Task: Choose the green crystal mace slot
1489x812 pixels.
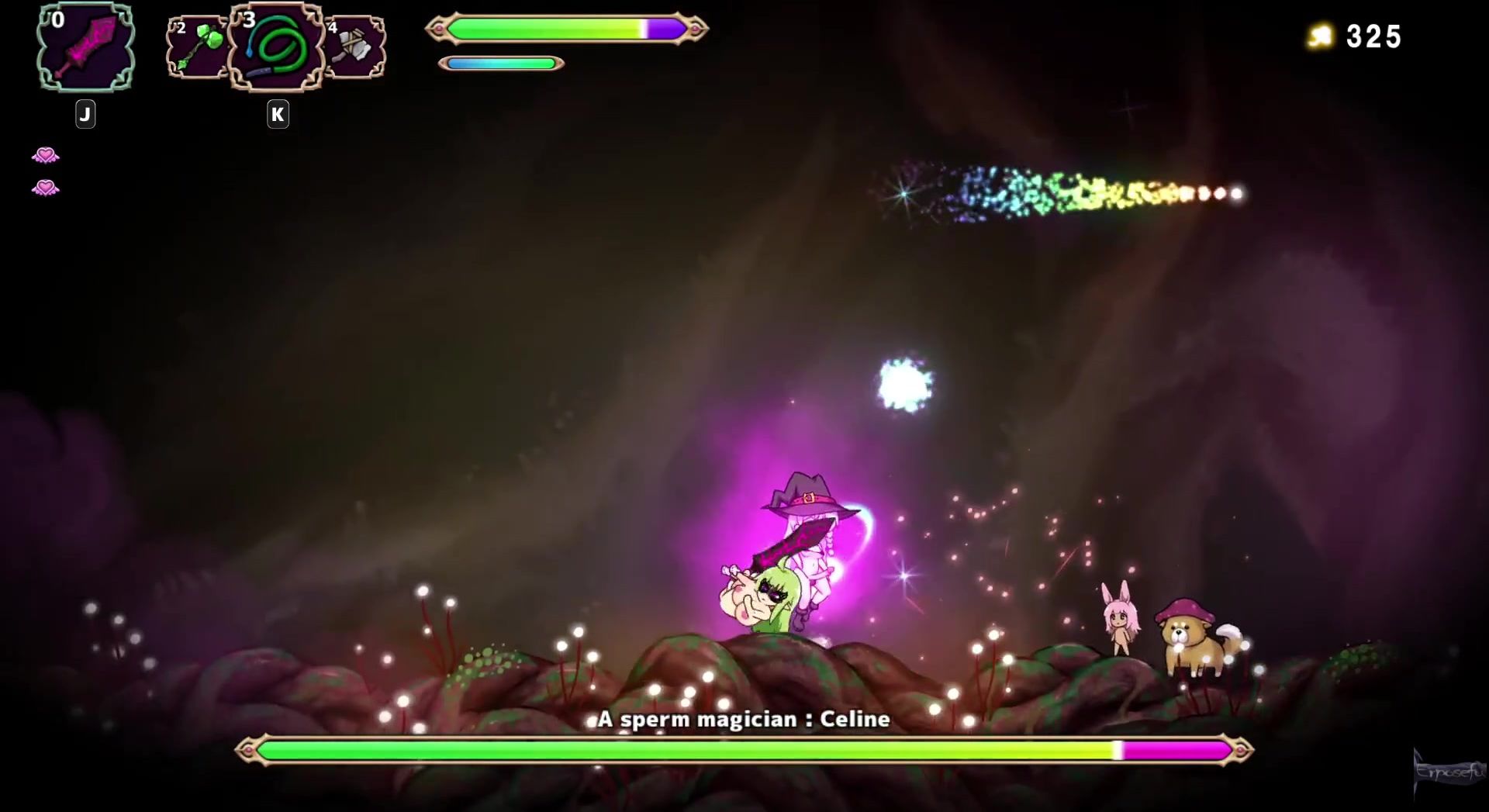Action: [x=196, y=48]
